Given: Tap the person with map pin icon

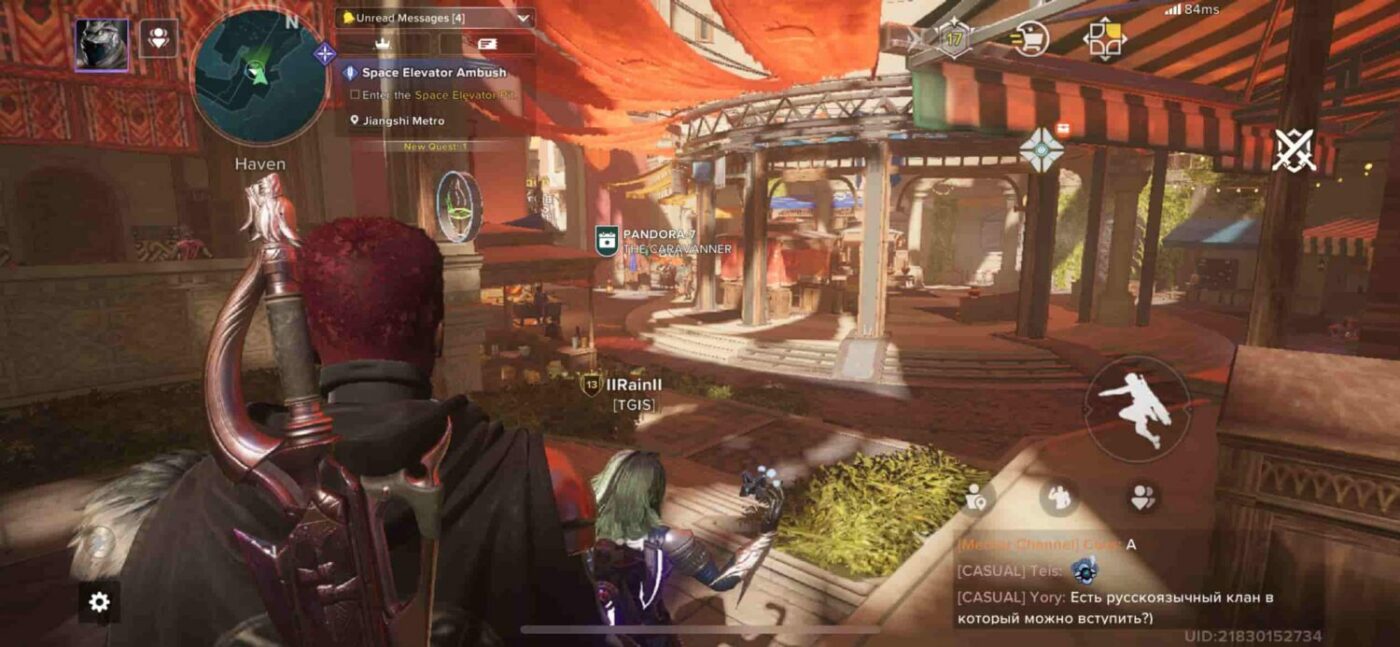Looking at the screenshot, I should [977, 497].
